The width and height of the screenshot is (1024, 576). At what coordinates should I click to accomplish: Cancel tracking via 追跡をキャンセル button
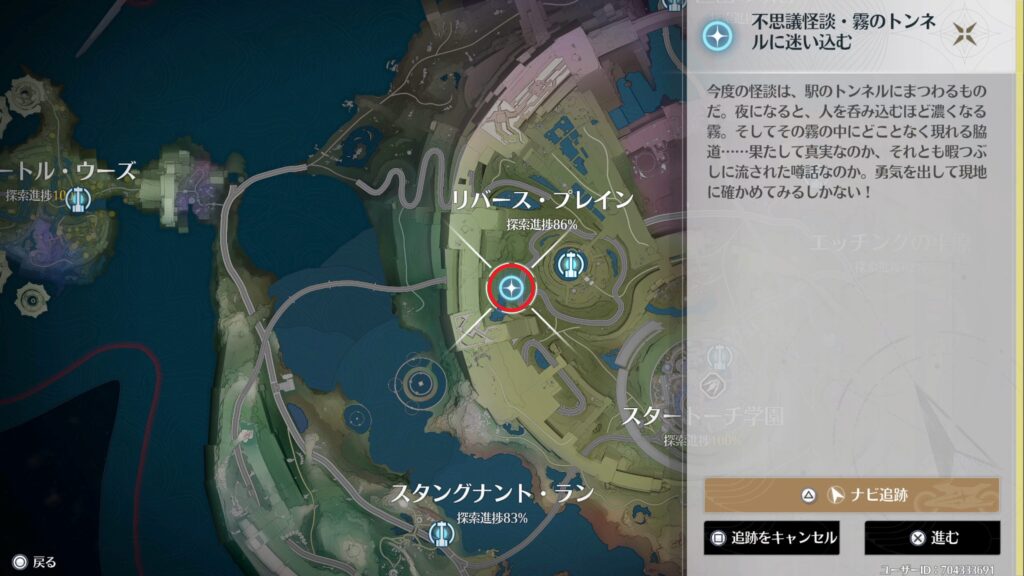771,538
